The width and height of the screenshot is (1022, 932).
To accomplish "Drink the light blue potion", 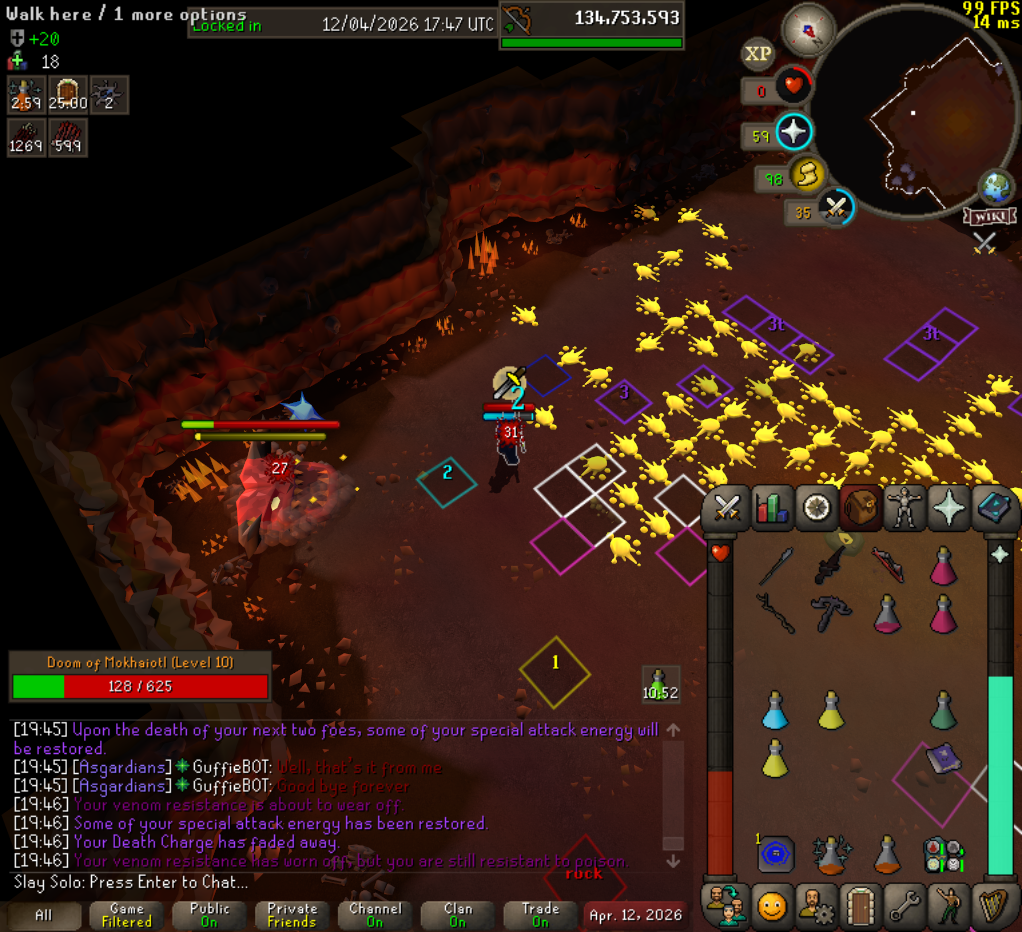I will 775,710.
